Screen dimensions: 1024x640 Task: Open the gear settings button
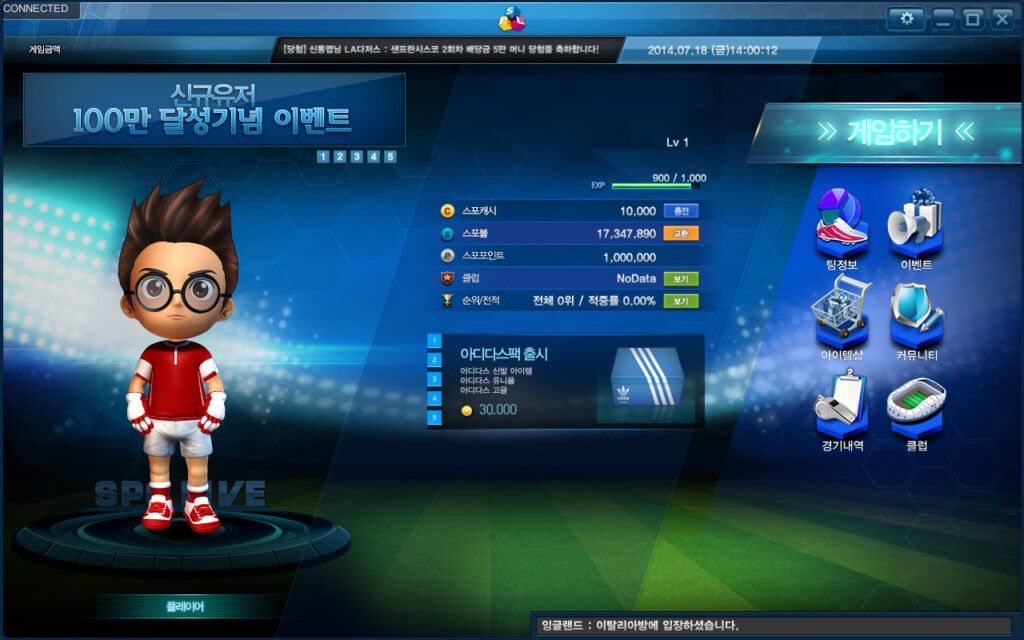click(x=906, y=19)
